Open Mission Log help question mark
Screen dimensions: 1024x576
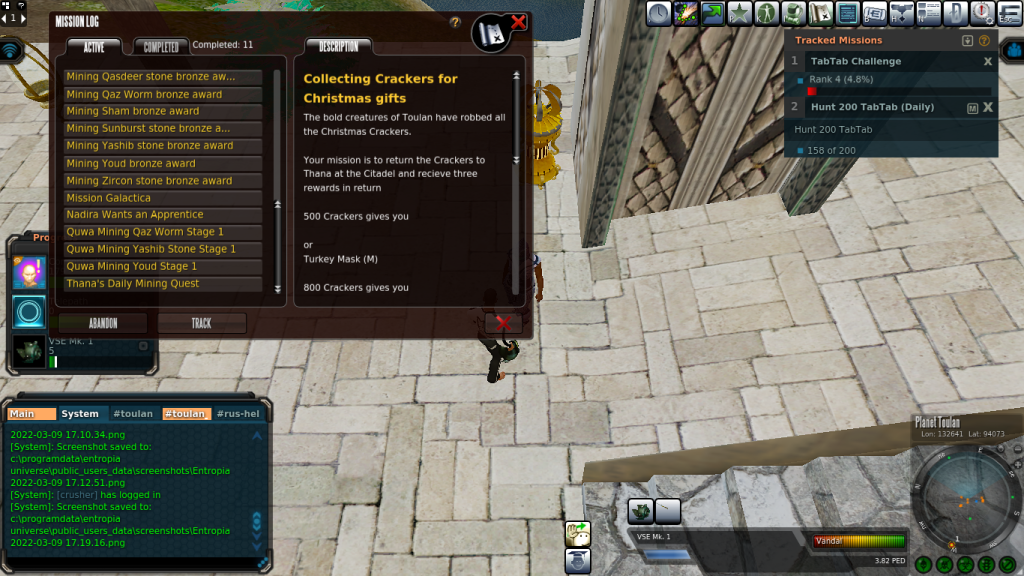click(455, 22)
